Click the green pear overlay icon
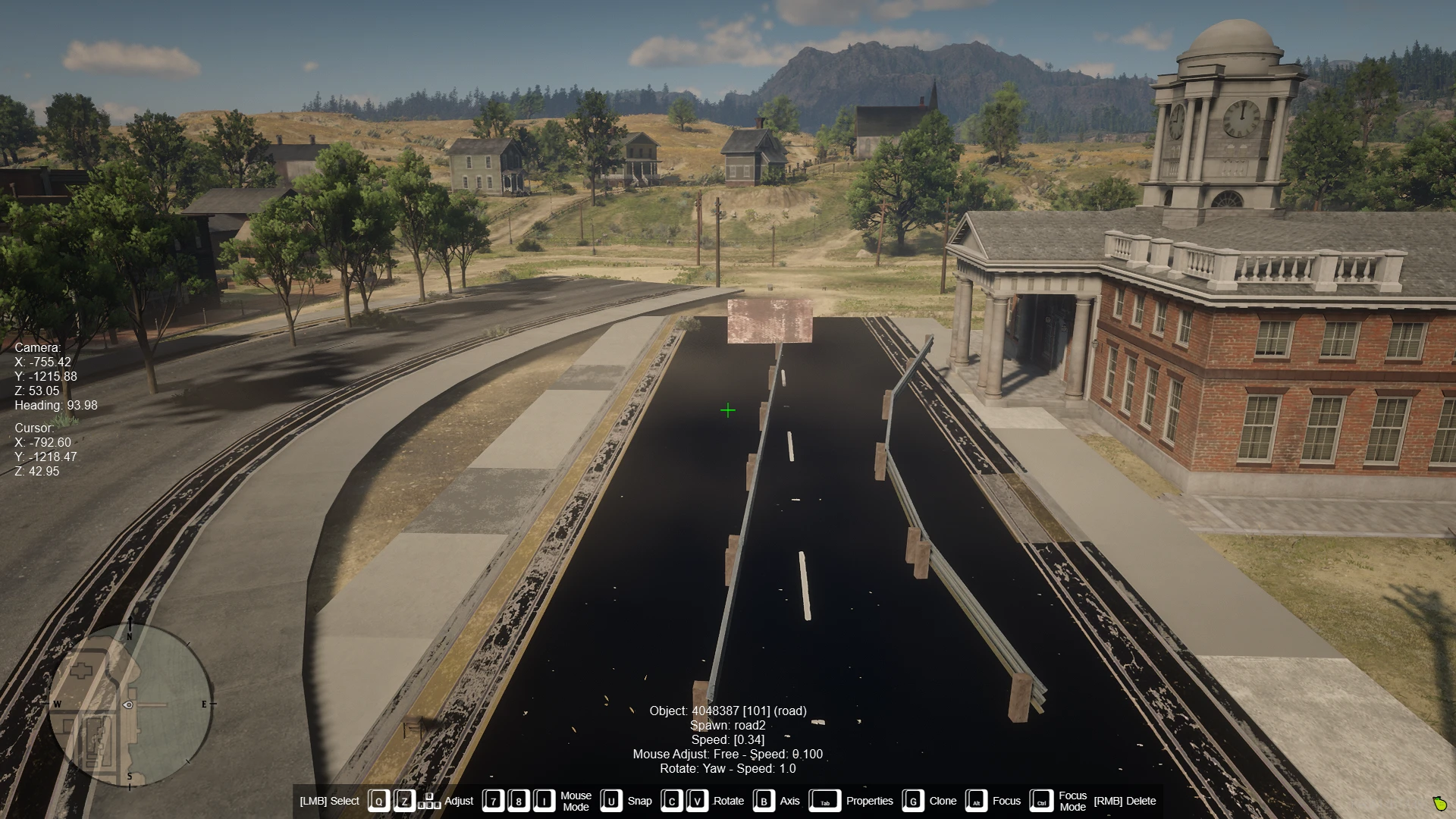The image size is (1456, 819). tap(1439, 803)
